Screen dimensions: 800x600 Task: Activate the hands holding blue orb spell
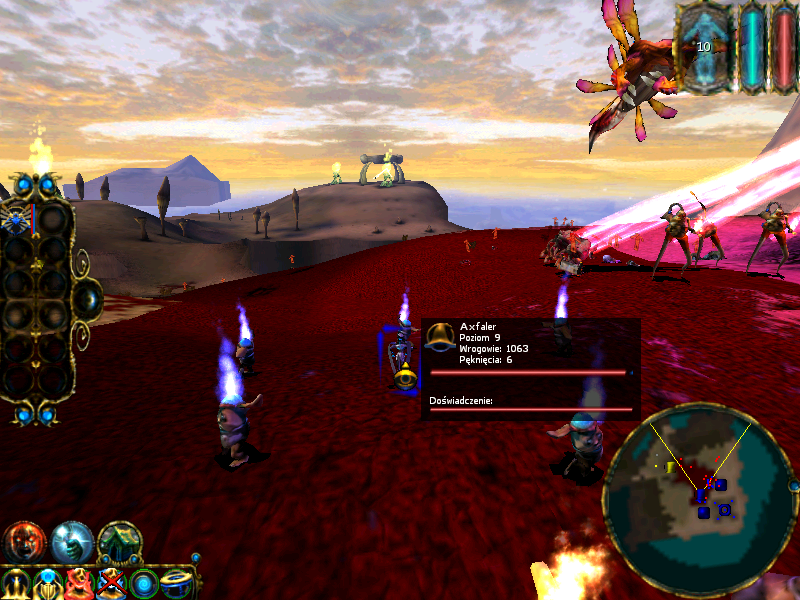point(48,583)
